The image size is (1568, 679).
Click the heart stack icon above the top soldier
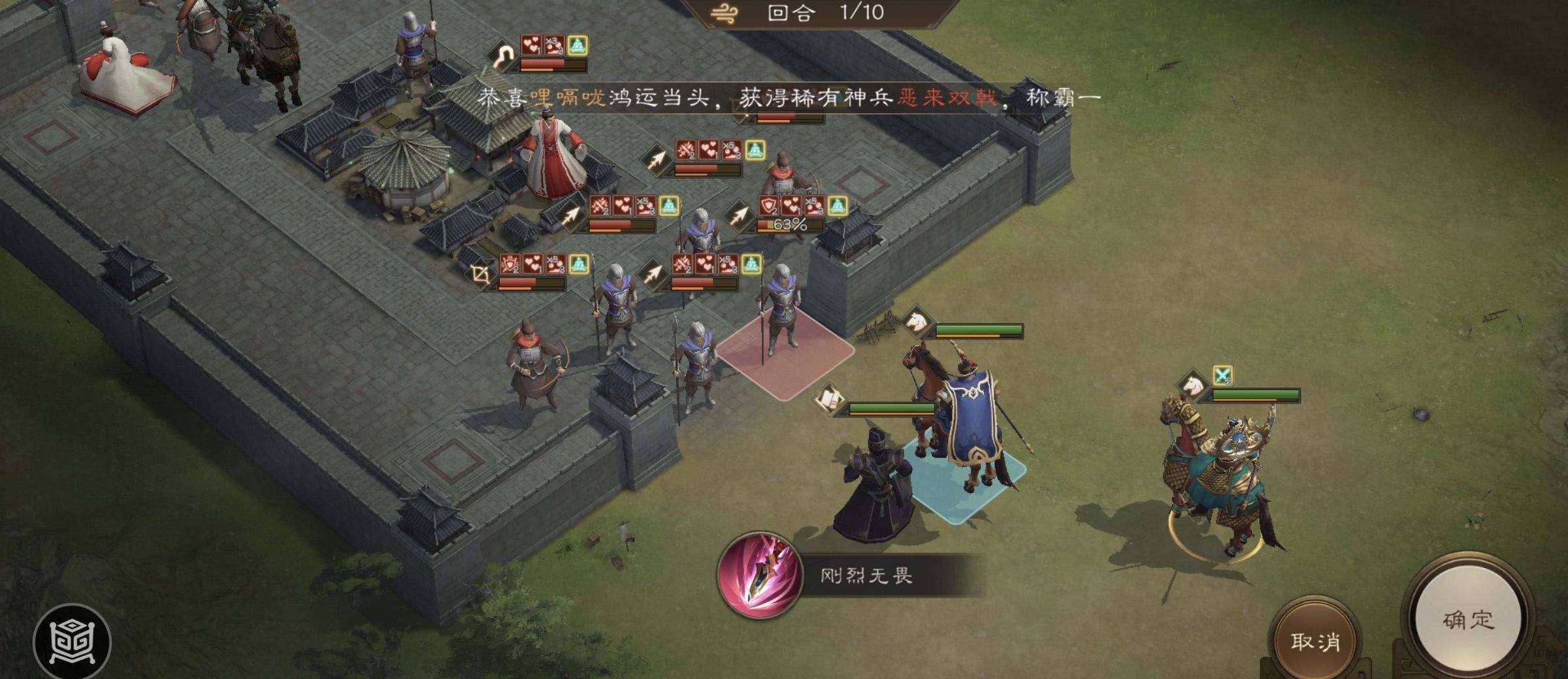(x=531, y=46)
